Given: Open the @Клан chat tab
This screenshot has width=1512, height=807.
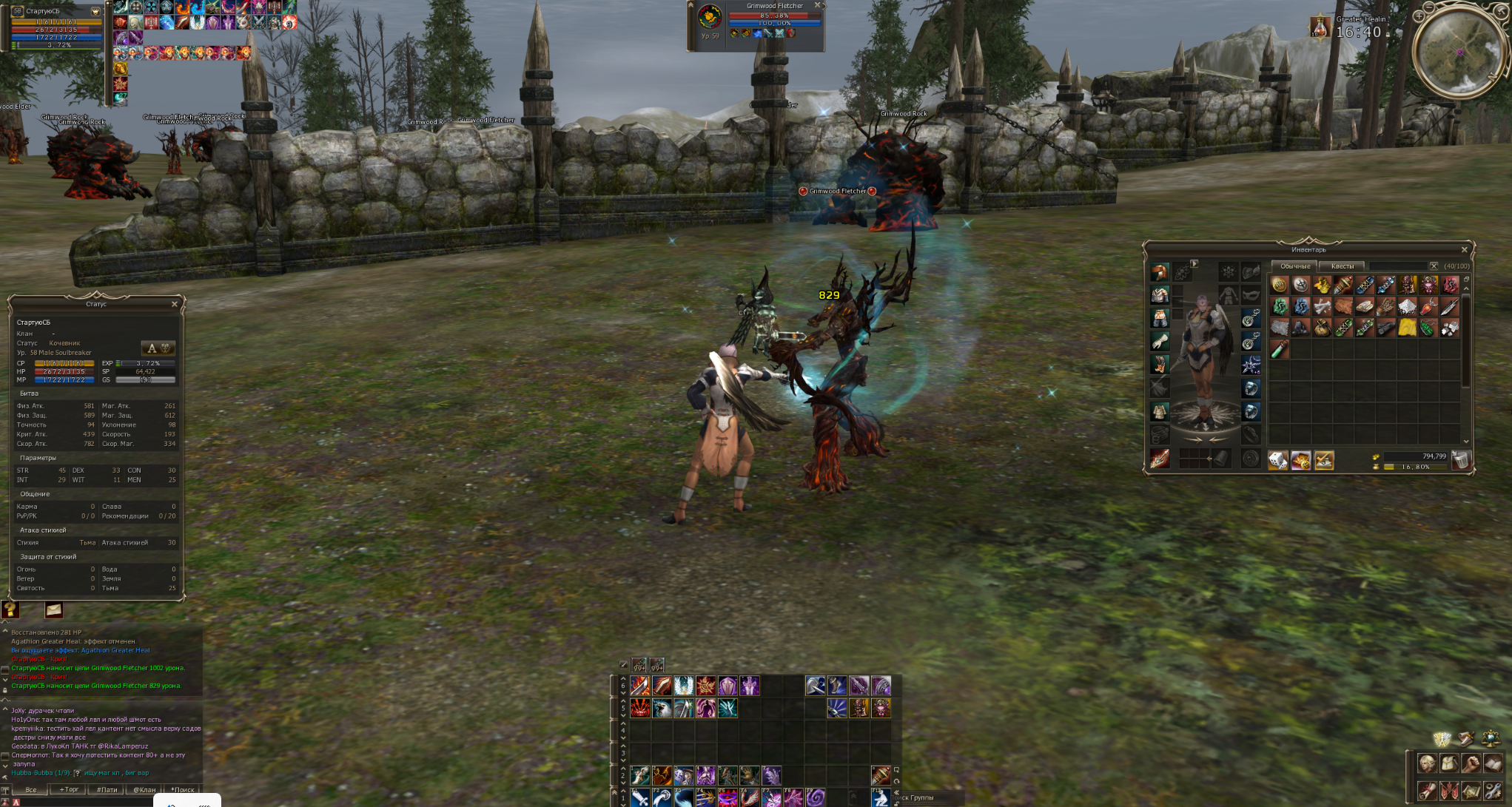Looking at the screenshot, I should (x=144, y=790).
